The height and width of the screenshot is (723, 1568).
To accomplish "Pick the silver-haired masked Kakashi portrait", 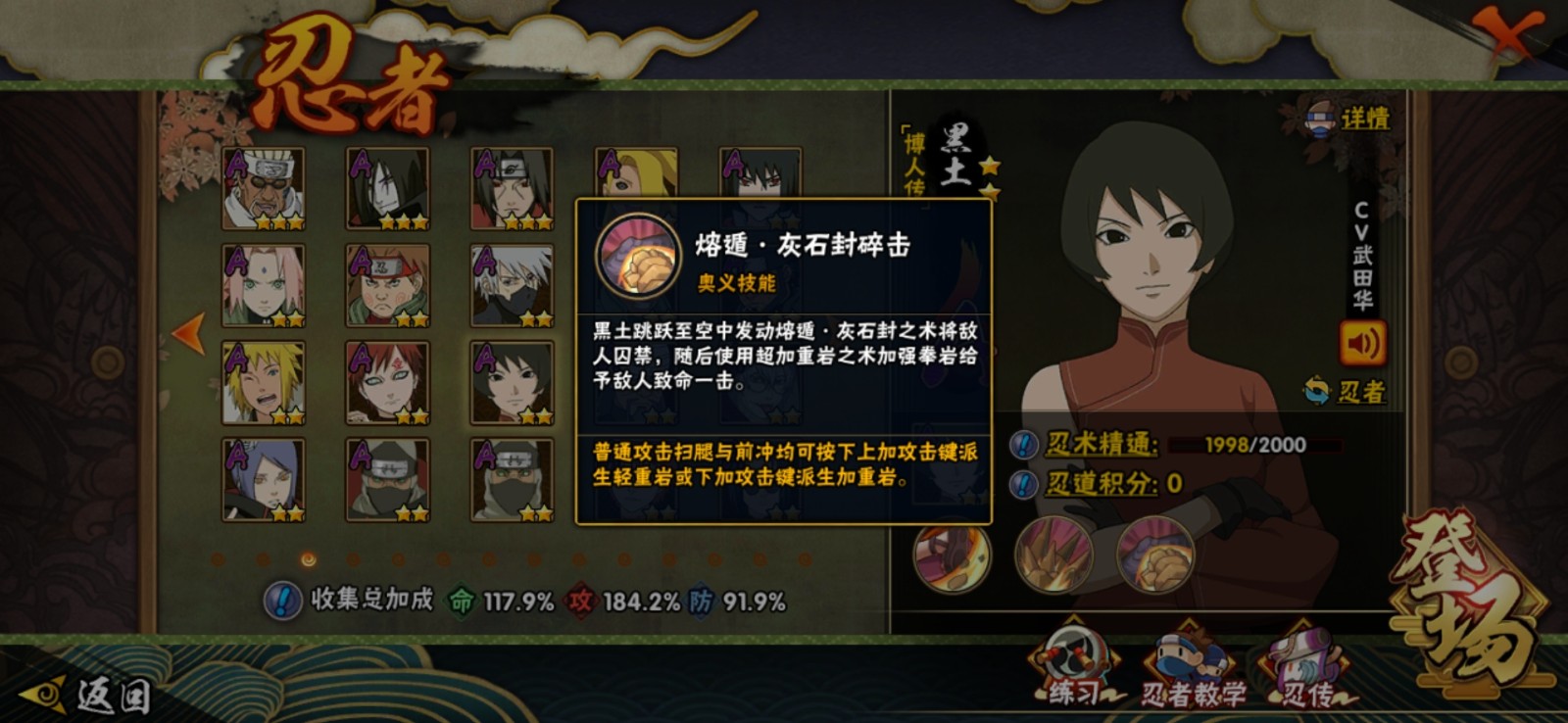I will [512, 285].
